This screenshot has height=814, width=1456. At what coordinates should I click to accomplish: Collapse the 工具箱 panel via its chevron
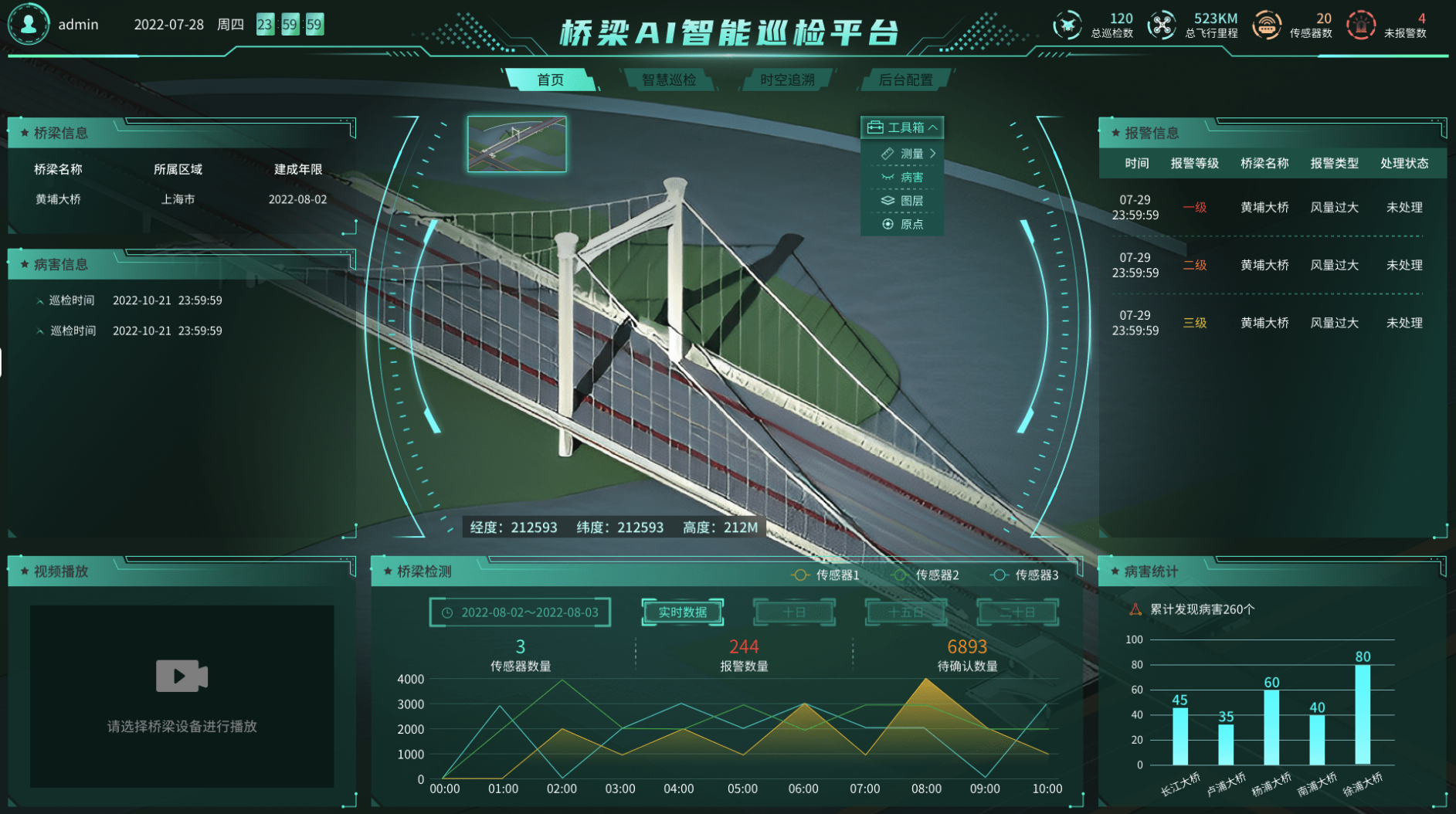pos(934,127)
